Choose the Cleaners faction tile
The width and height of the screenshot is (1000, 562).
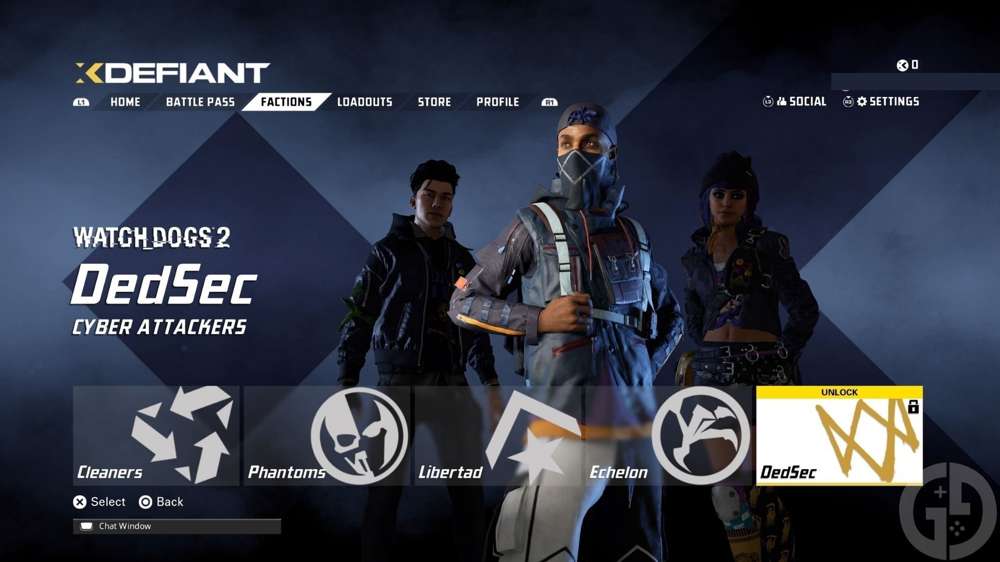[x=155, y=436]
